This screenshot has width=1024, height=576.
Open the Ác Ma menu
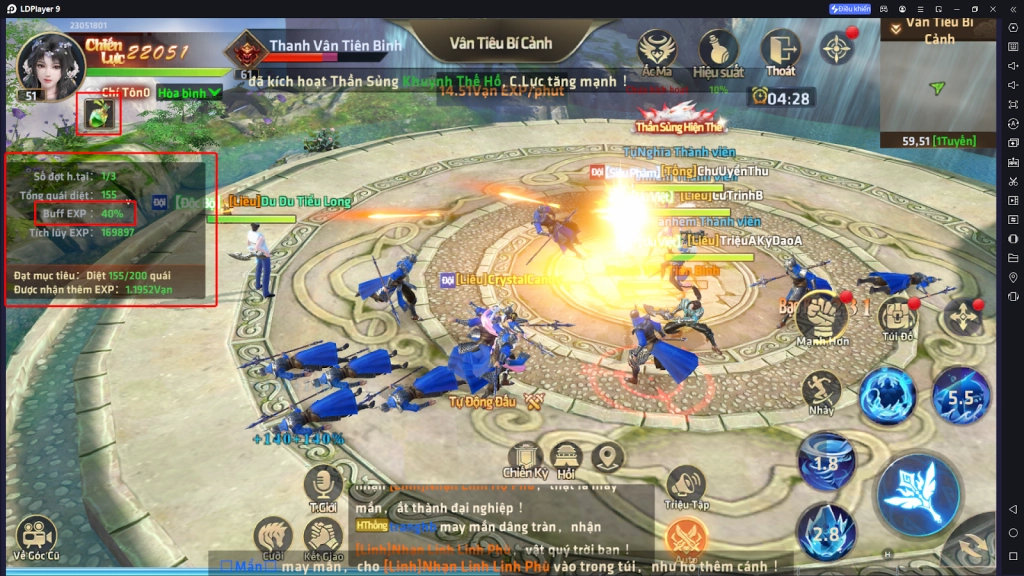(657, 51)
